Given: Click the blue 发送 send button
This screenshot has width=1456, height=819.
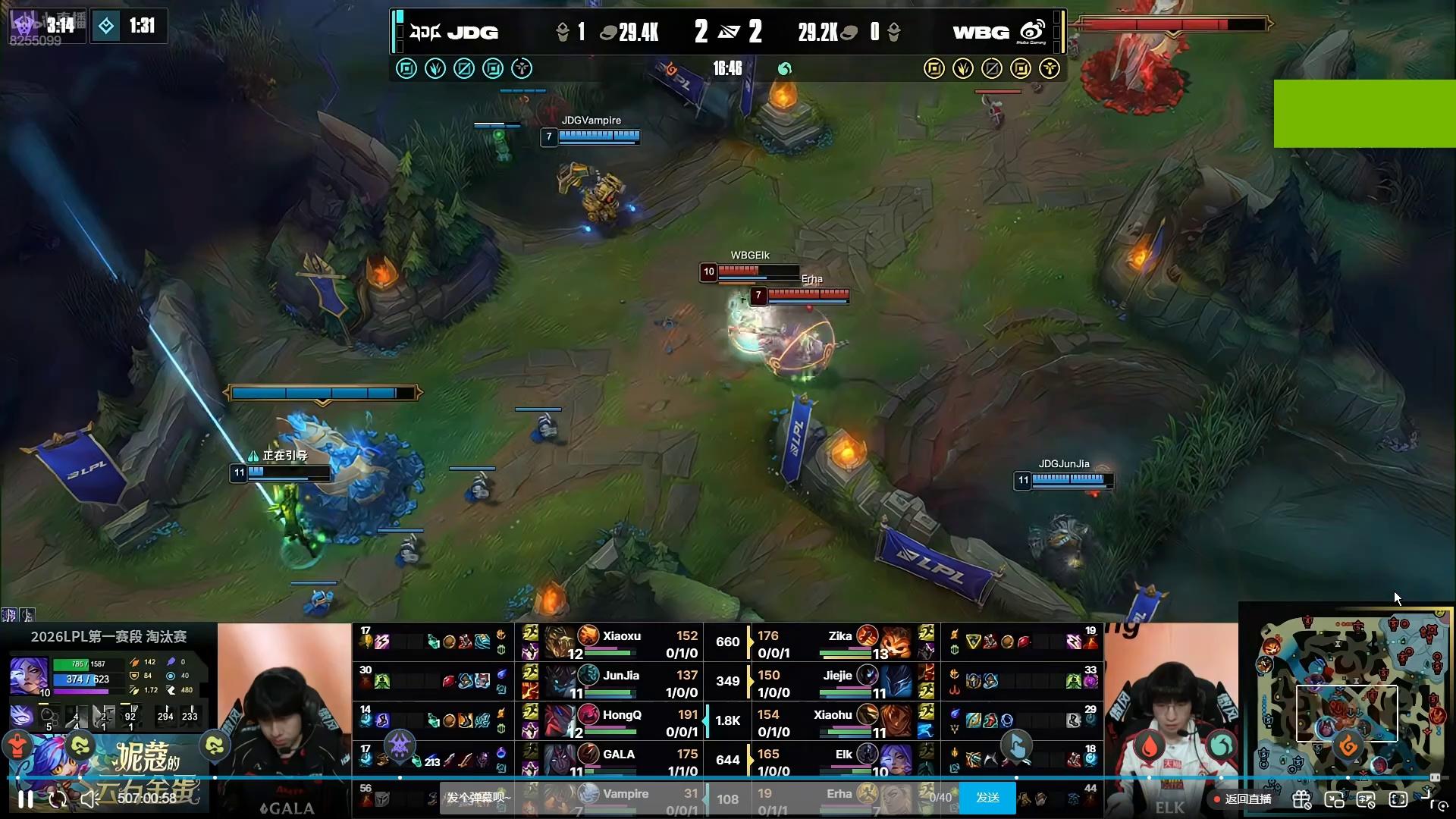Looking at the screenshot, I should click(987, 798).
